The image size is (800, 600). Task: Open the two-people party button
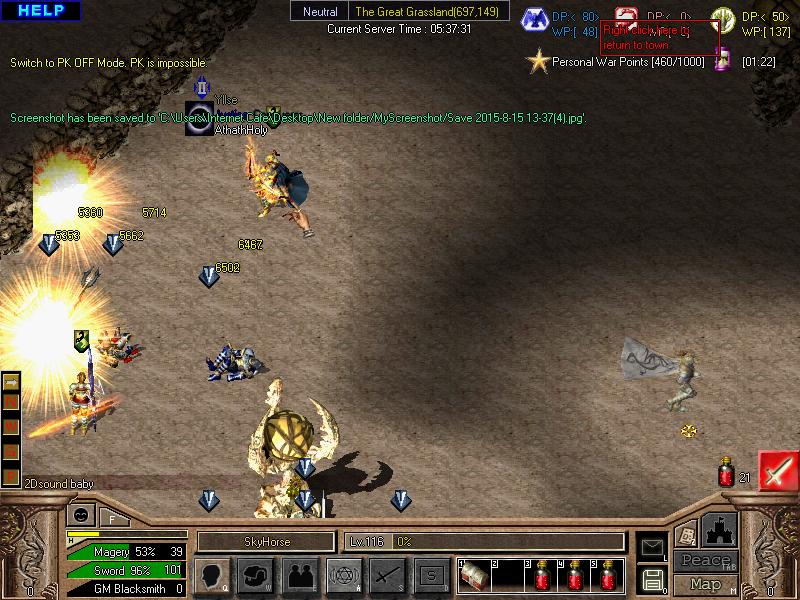(x=299, y=576)
